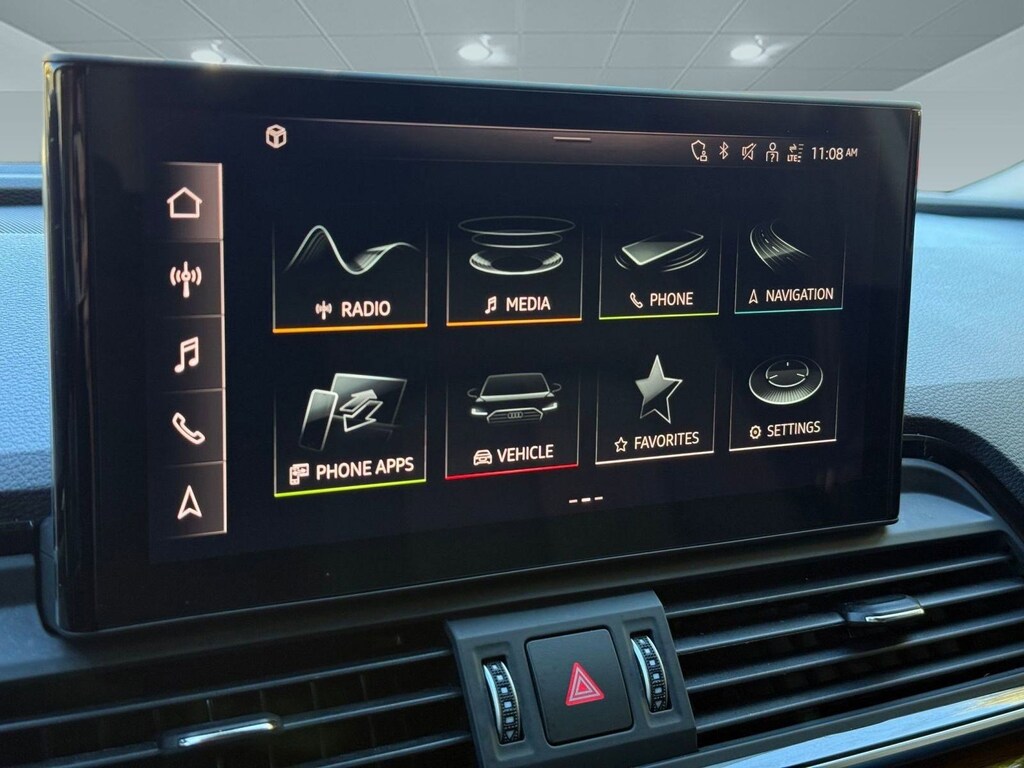Open the Radio tile
Screen dimensions: 1024x768
pyautogui.click(x=350, y=274)
